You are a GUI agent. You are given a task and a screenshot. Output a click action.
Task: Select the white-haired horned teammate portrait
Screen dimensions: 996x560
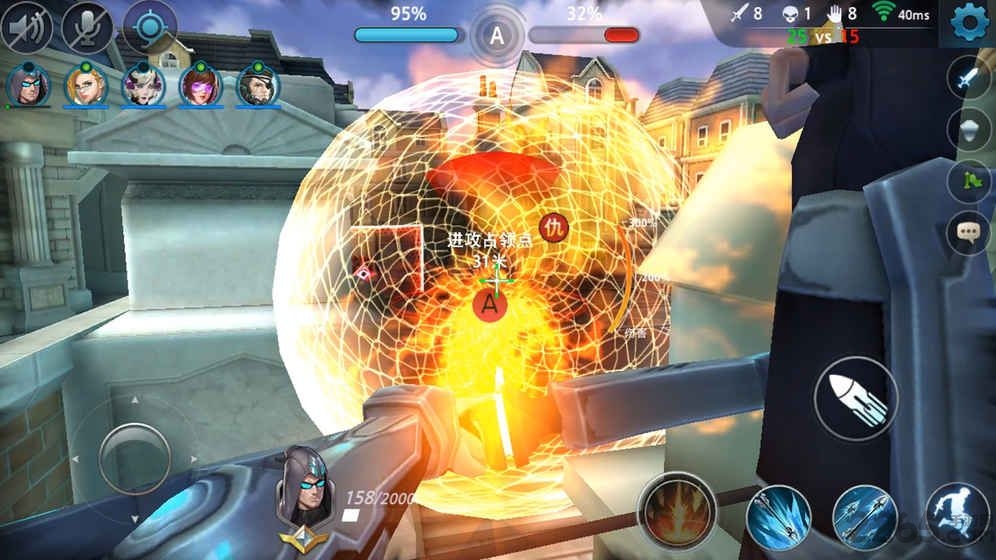tap(142, 85)
